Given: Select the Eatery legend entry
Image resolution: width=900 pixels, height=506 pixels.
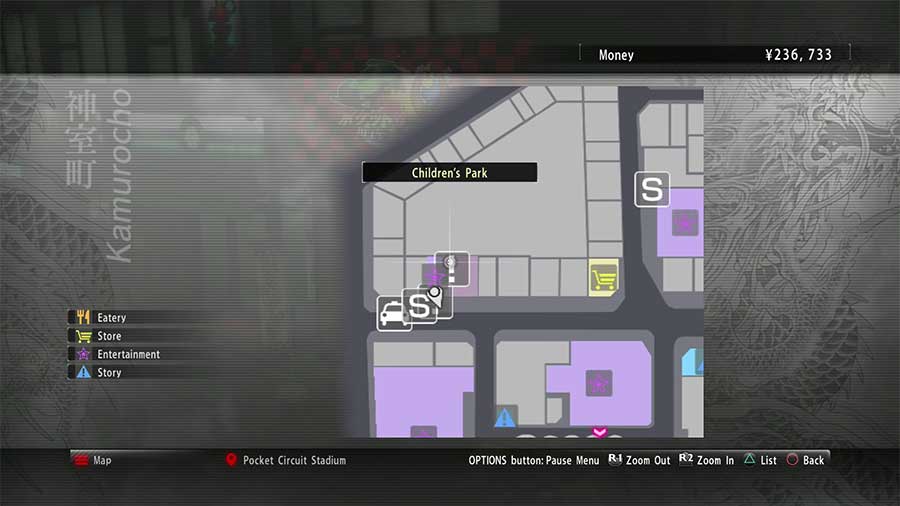Looking at the screenshot, I should coord(110,318).
